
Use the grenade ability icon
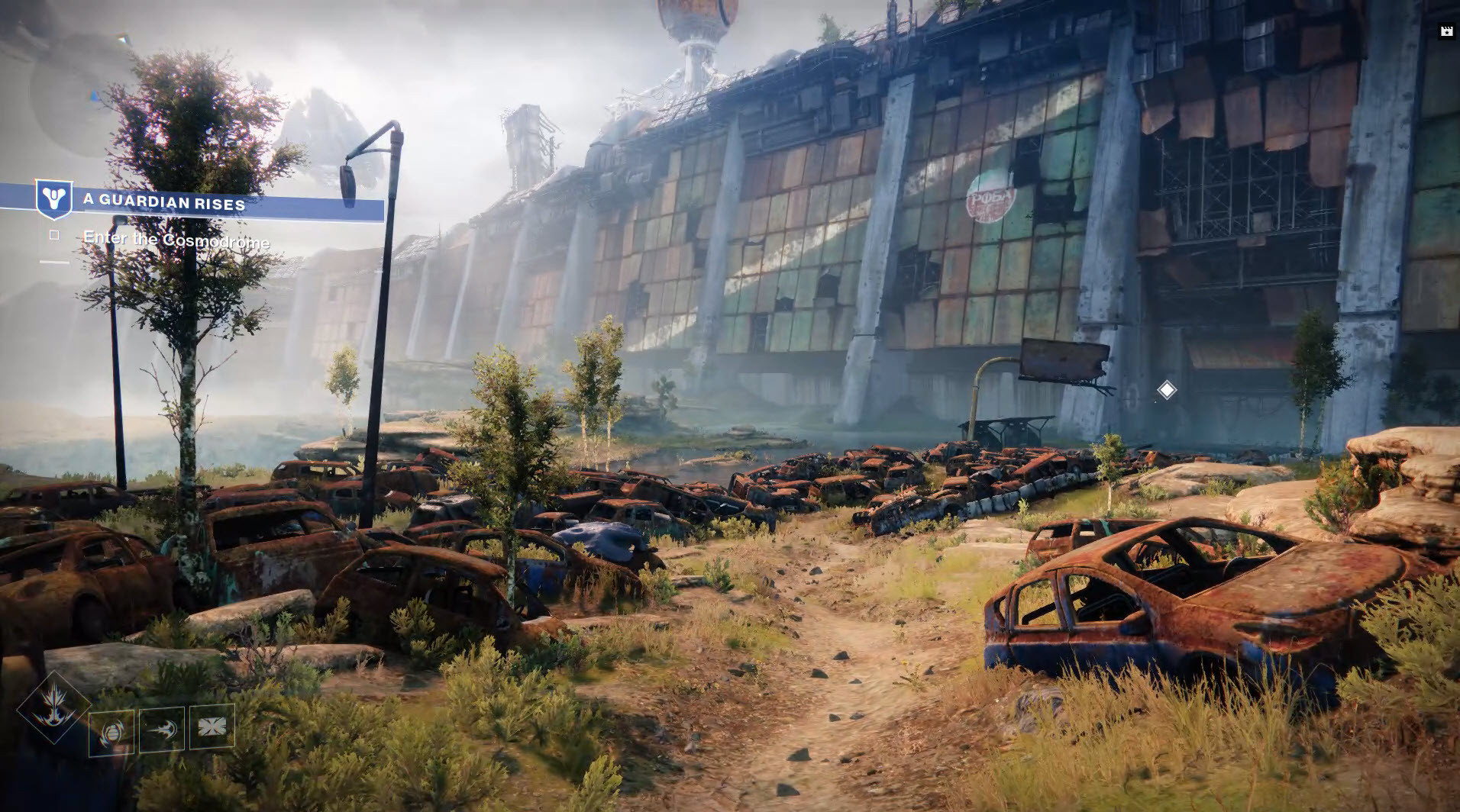111,733
